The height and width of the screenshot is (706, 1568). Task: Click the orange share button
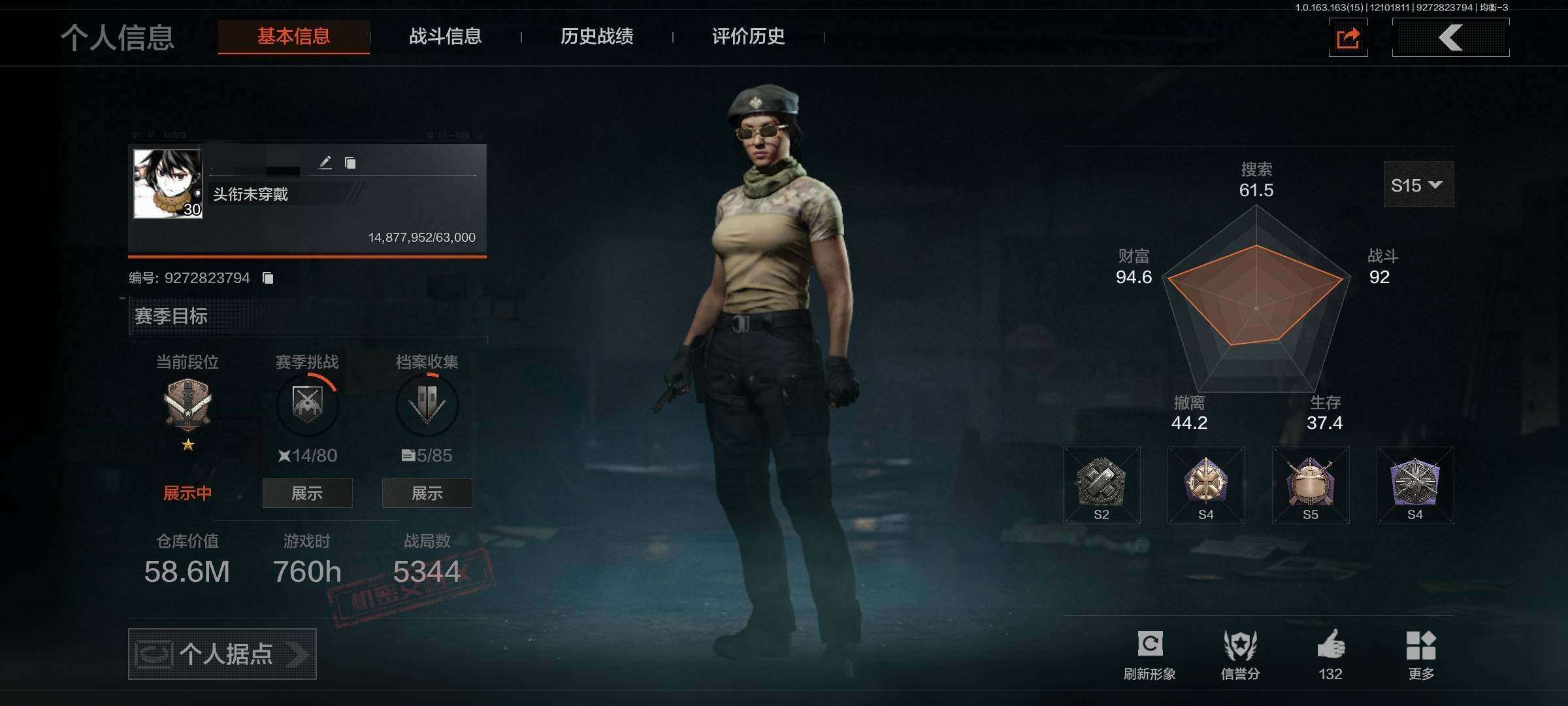click(1348, 38)
